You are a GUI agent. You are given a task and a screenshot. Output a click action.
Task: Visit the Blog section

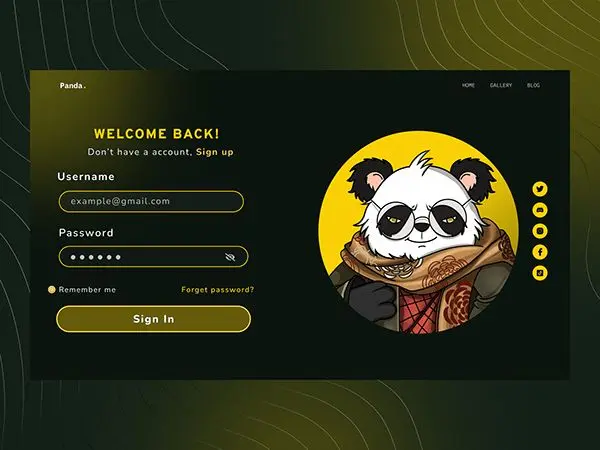[533, 86]
